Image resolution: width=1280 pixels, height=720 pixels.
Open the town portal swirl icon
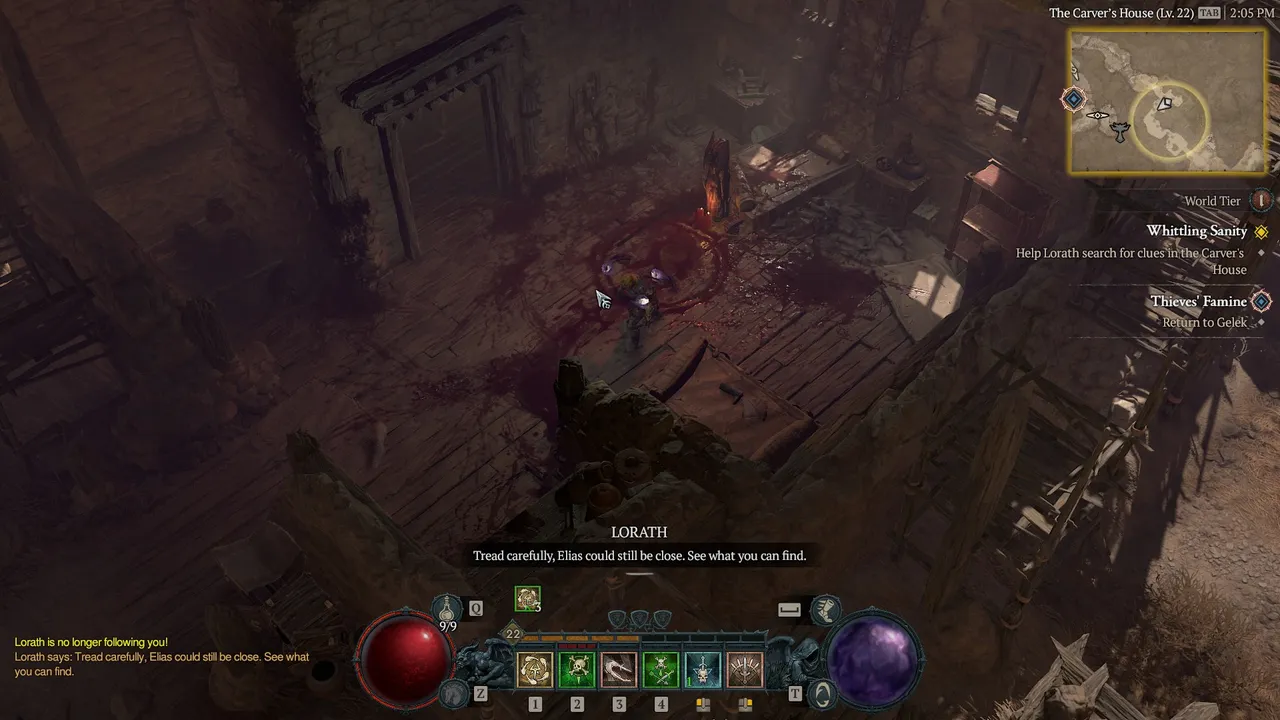(x=822, y=692)
